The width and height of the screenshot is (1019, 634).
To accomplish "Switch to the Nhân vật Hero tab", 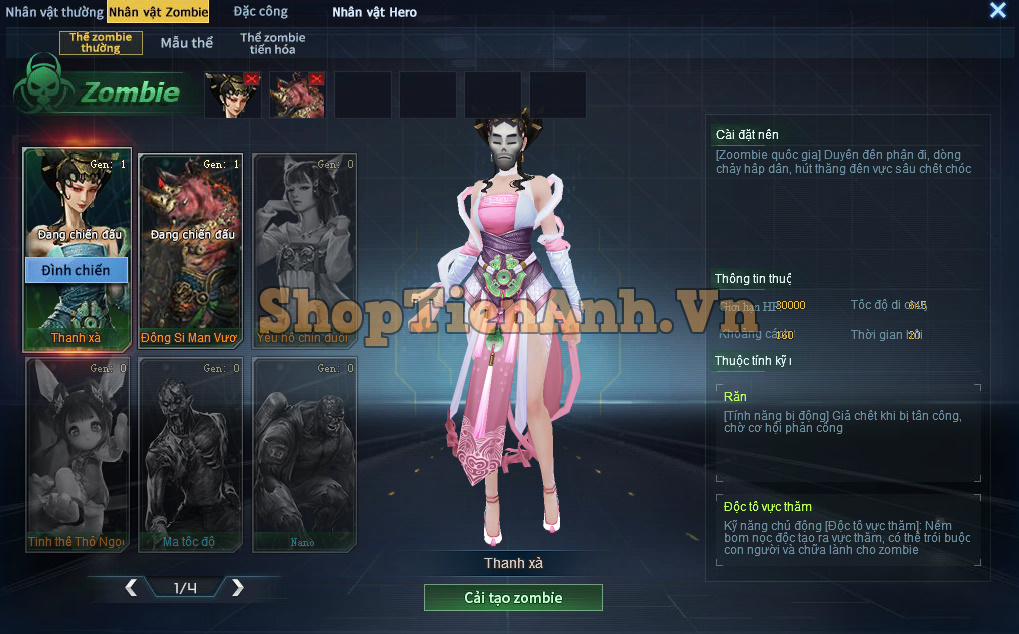I will point(374,12).
